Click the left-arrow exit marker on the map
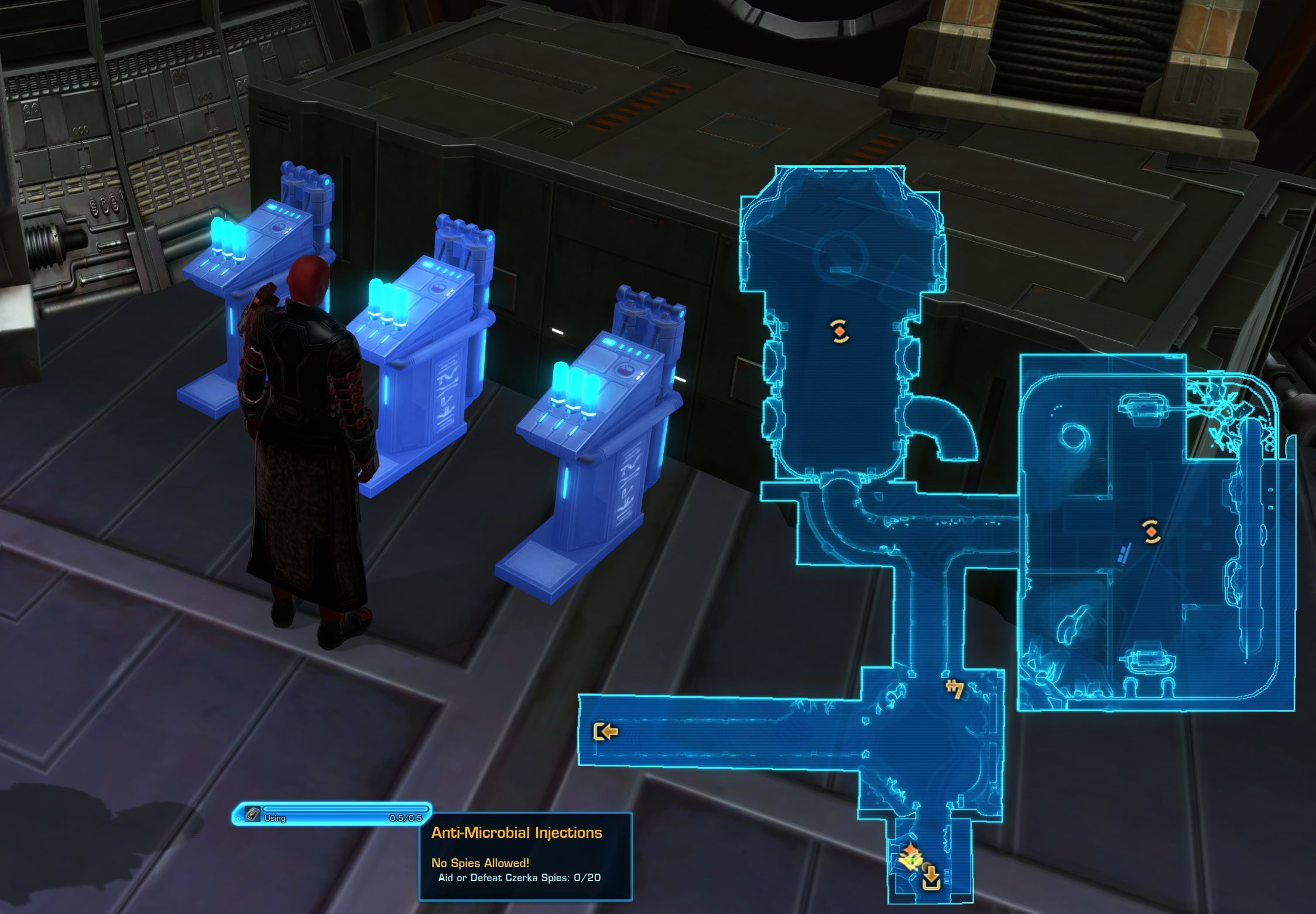 606,732
